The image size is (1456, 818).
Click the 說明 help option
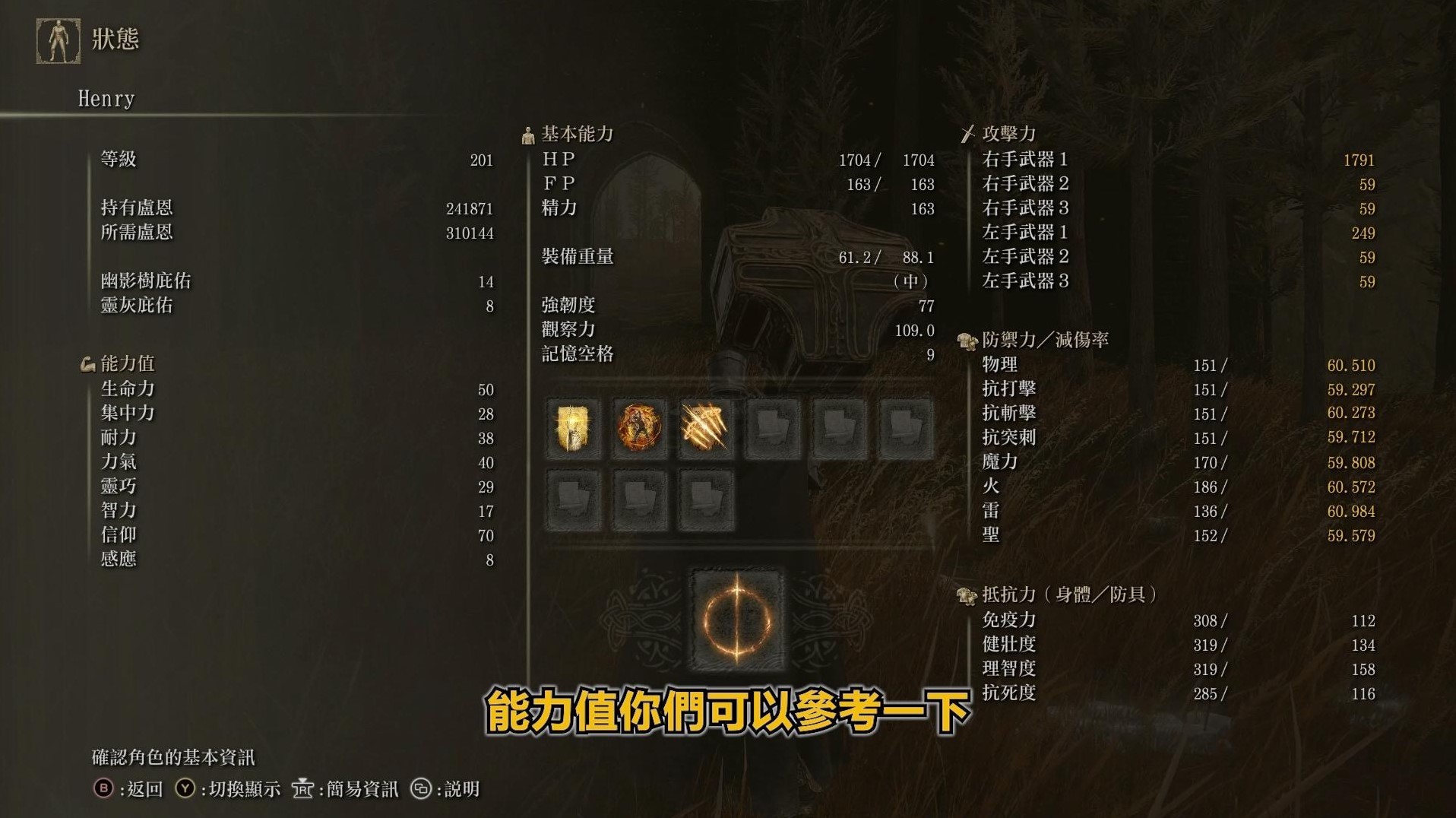(457, 789)
